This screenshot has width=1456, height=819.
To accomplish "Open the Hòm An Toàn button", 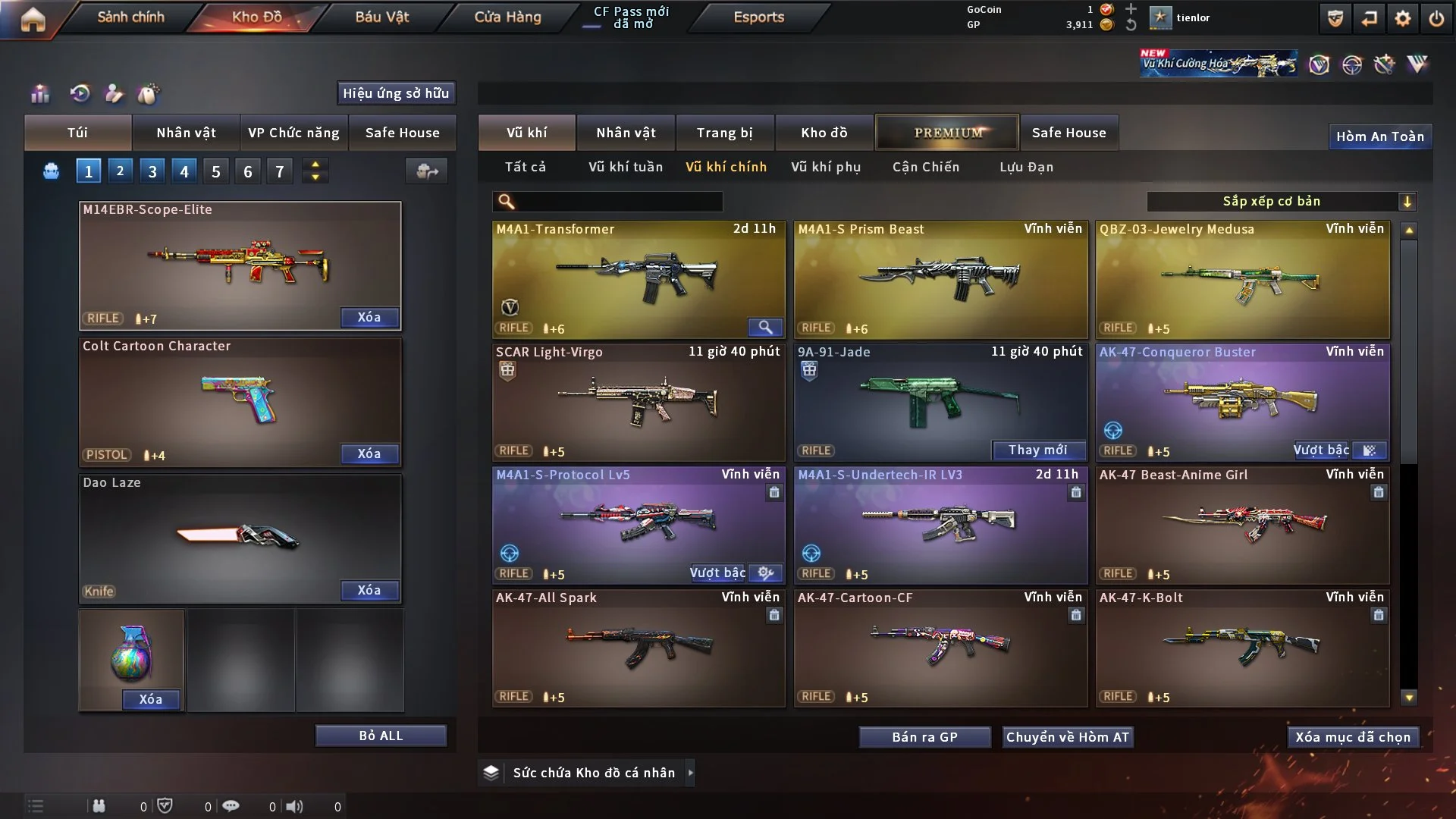I will click(x=1379, y=136).
